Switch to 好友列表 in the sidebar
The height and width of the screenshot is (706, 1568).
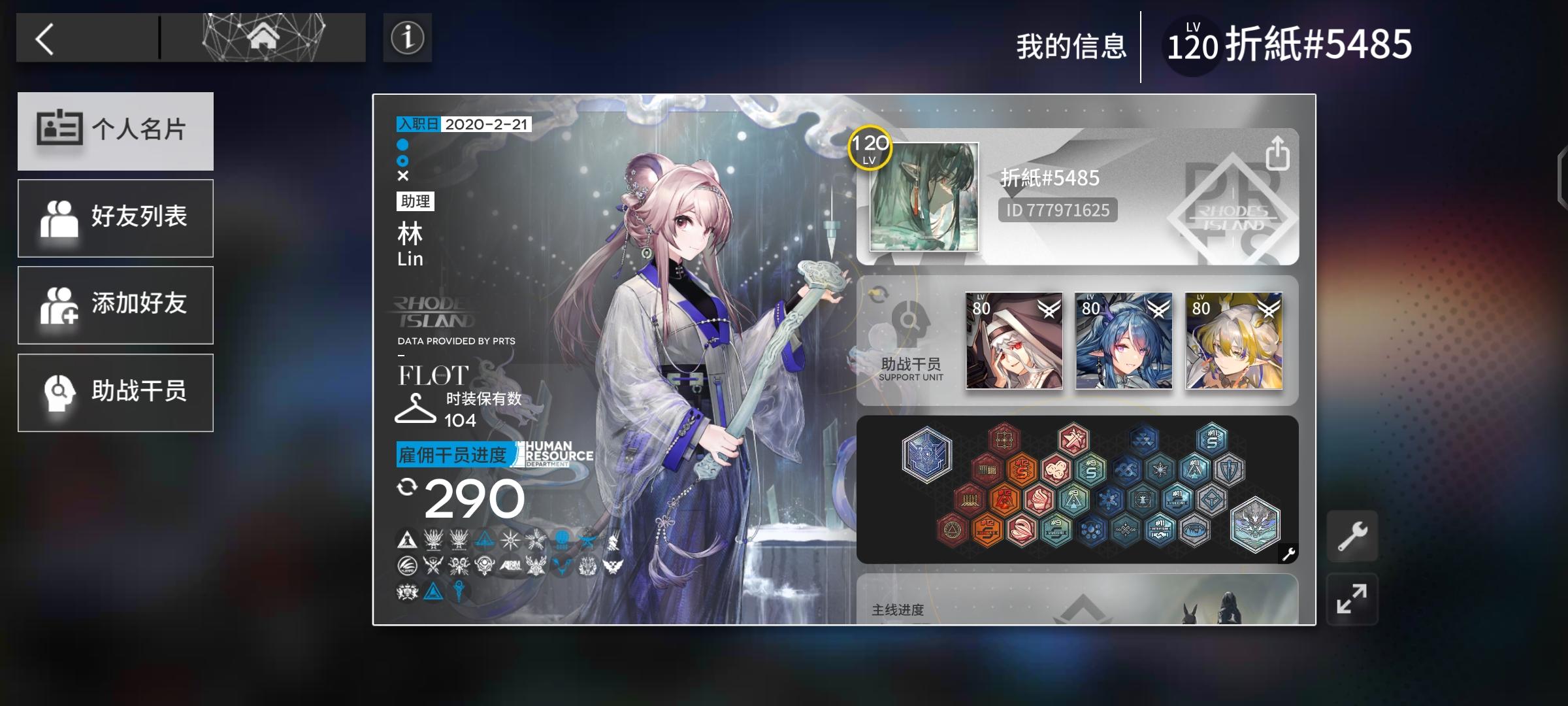116,218
